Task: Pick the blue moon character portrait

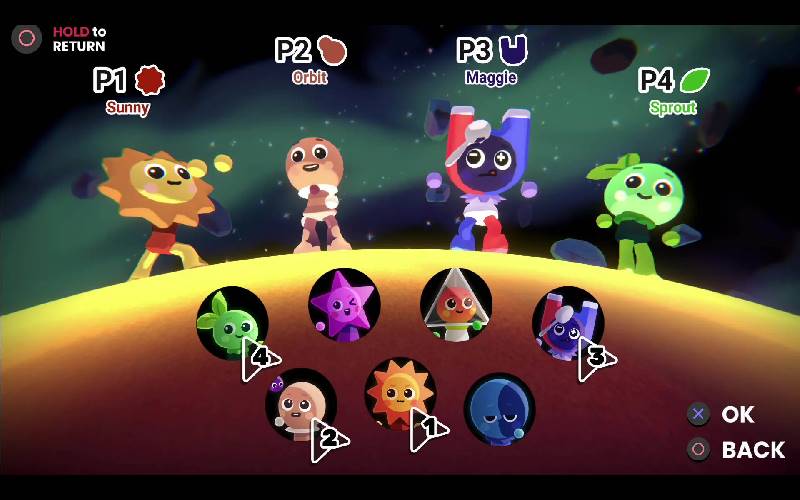Action: click(x=499, y=408)
